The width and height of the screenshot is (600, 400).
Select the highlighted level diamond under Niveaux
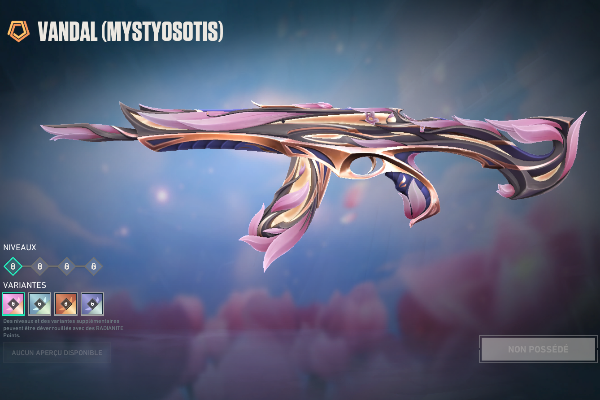(x=13, y=266)
